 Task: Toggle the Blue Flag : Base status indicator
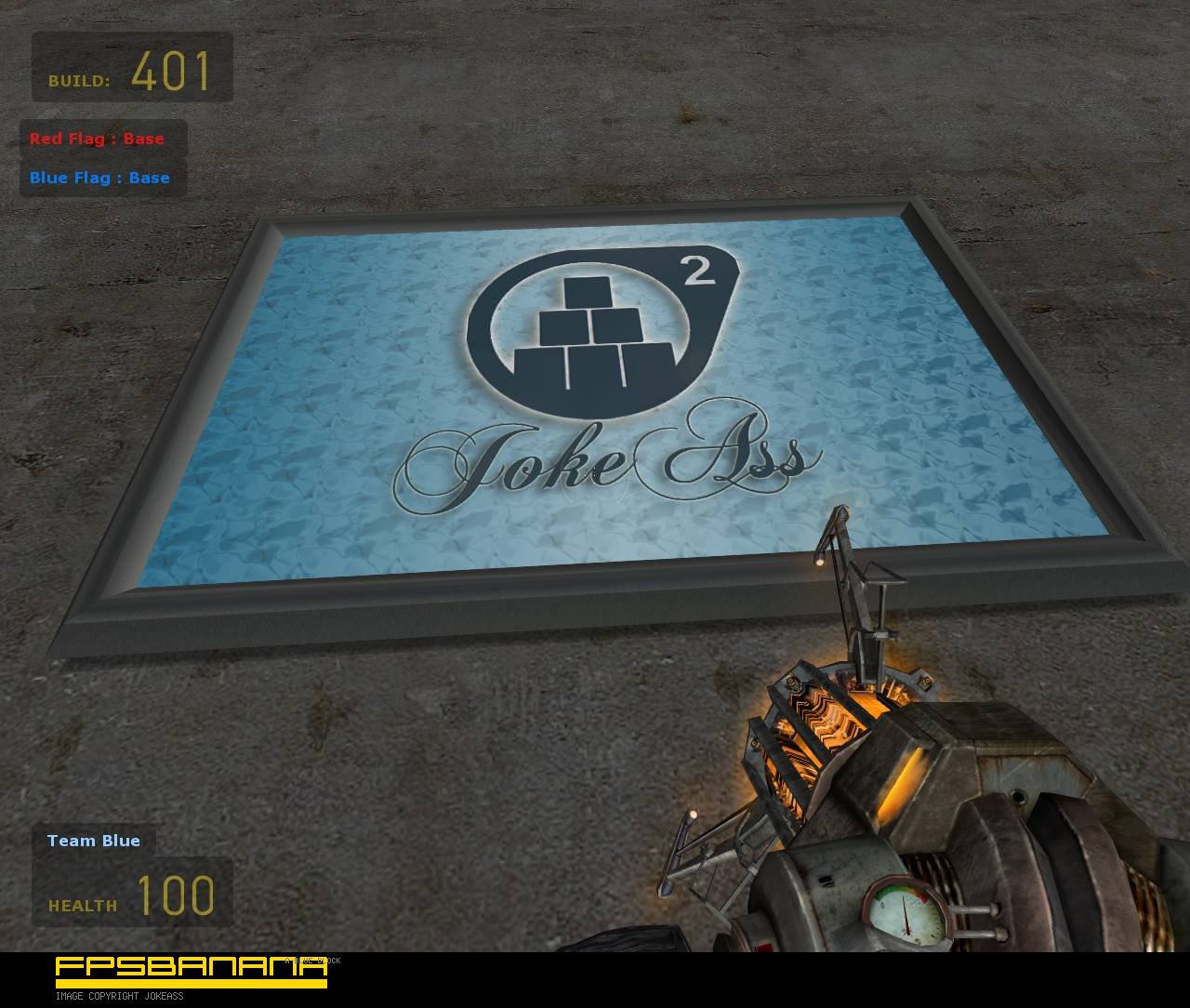[x=99, y=178]
